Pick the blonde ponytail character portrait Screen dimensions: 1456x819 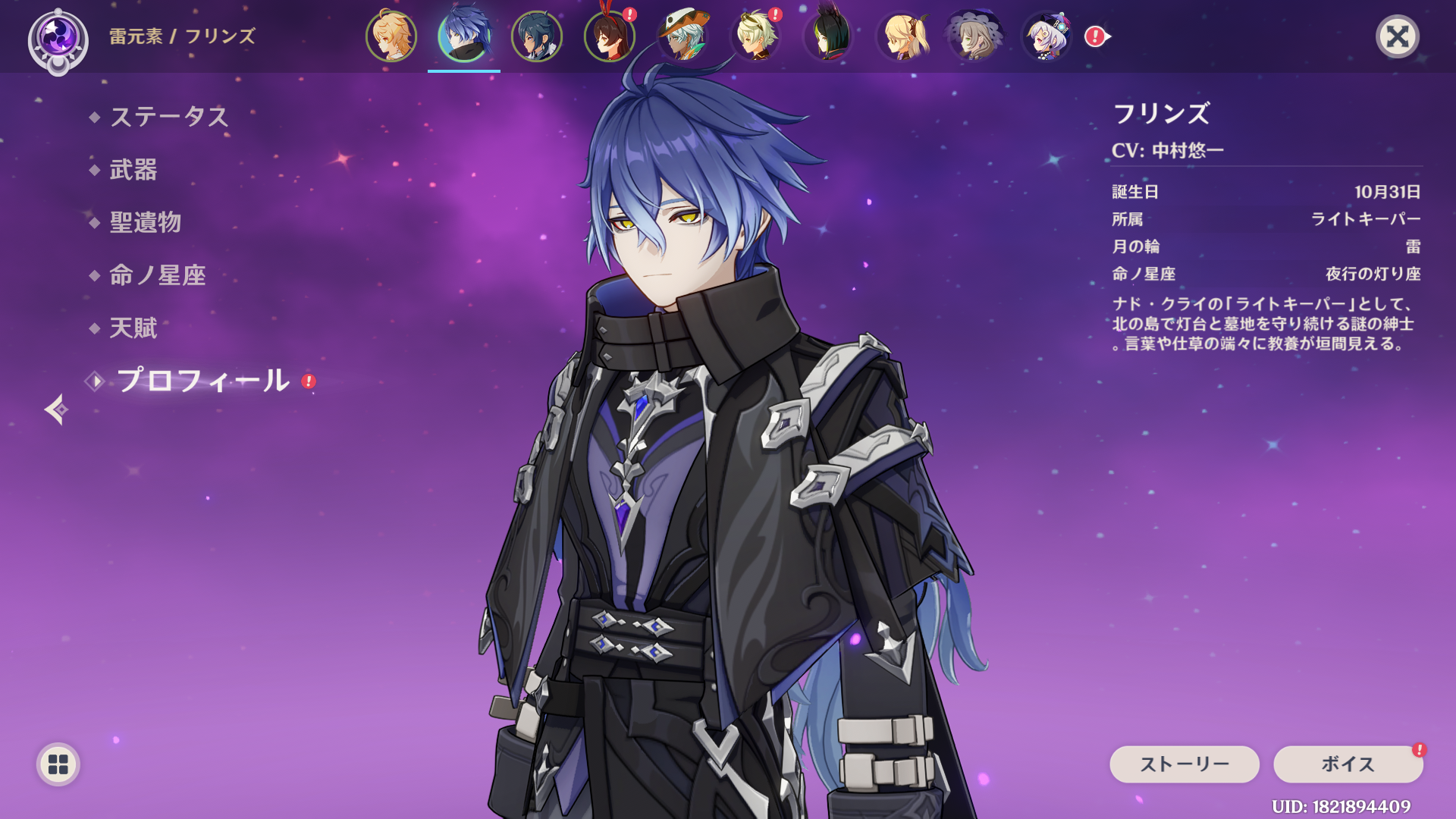(x=902, y=36)
